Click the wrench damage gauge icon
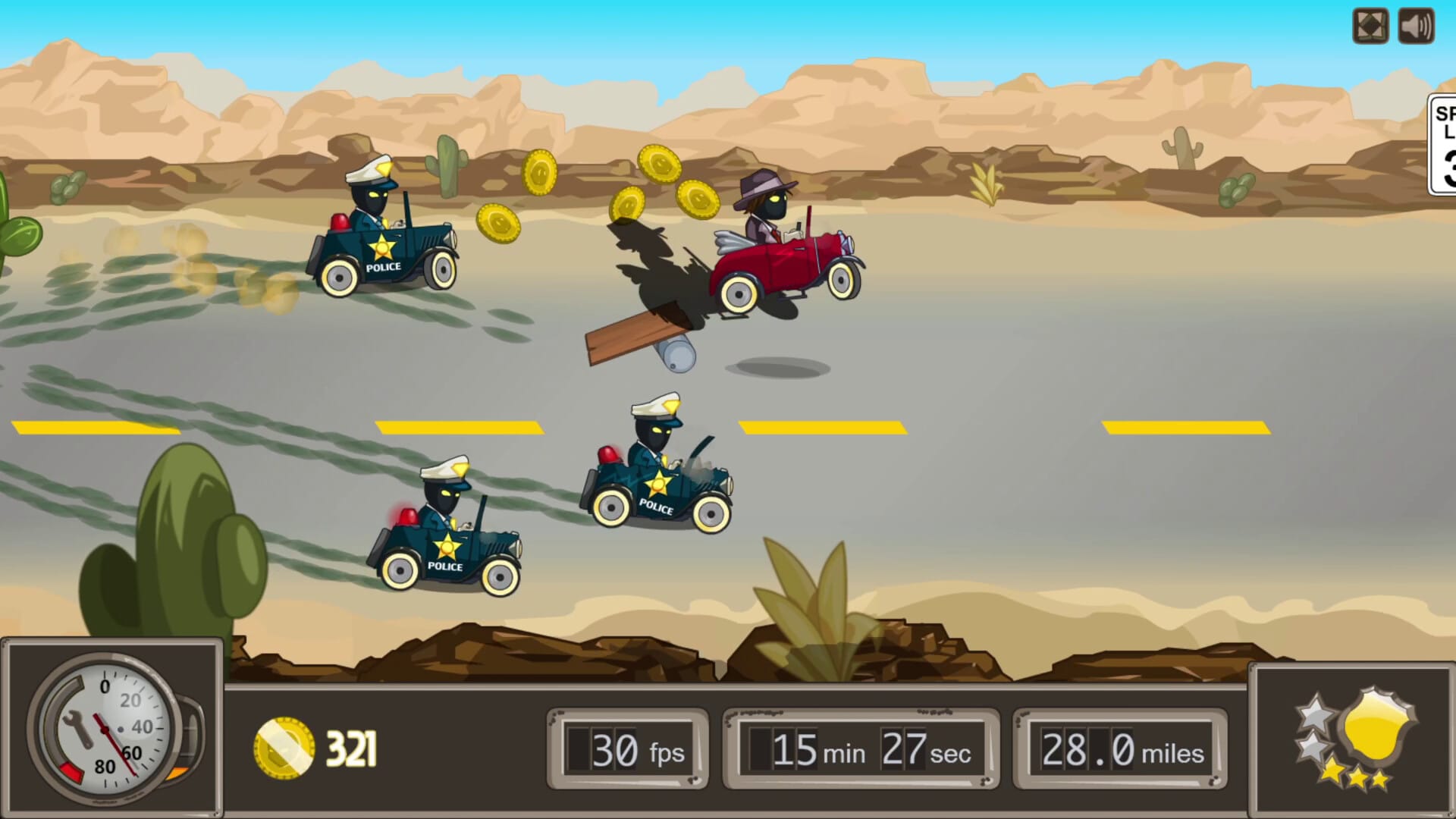This screenshot has width=1456, height=819. coord(77,730)
